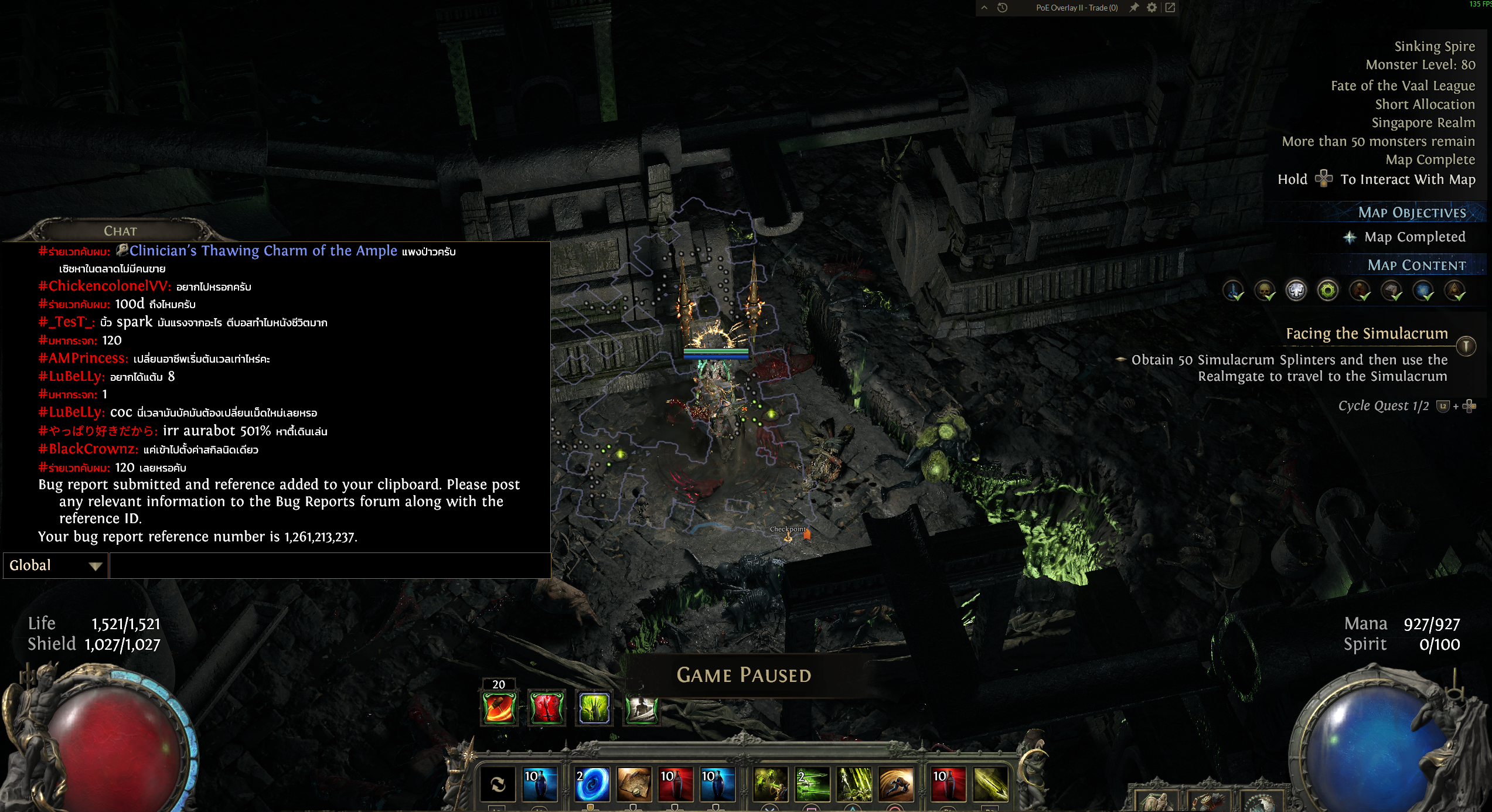1492x812 pixels.
Task: Use the parchment map scroll slot
Action: click(x=633, y=784)
